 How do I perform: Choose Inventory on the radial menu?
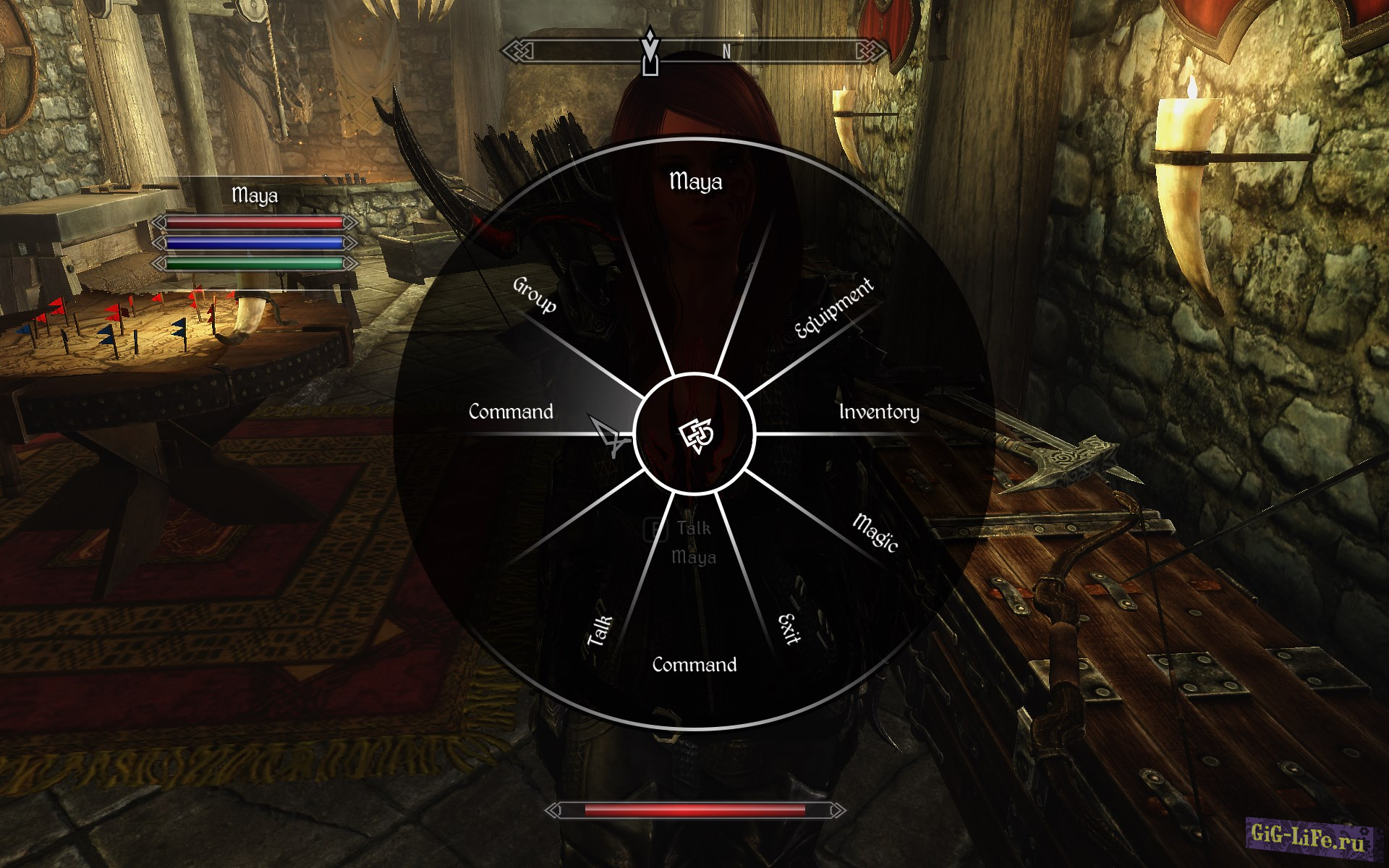coord(878,412)
